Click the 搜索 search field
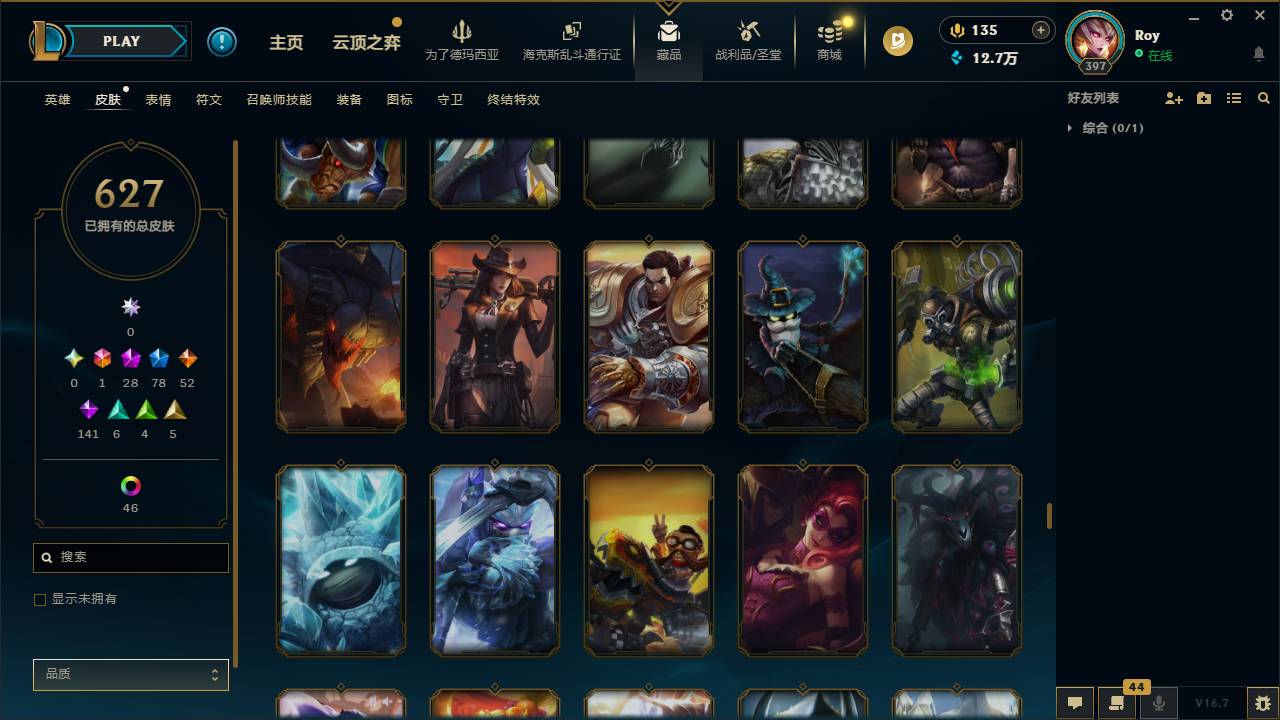Screen dimensions: 1280x720 click(130, 557)
